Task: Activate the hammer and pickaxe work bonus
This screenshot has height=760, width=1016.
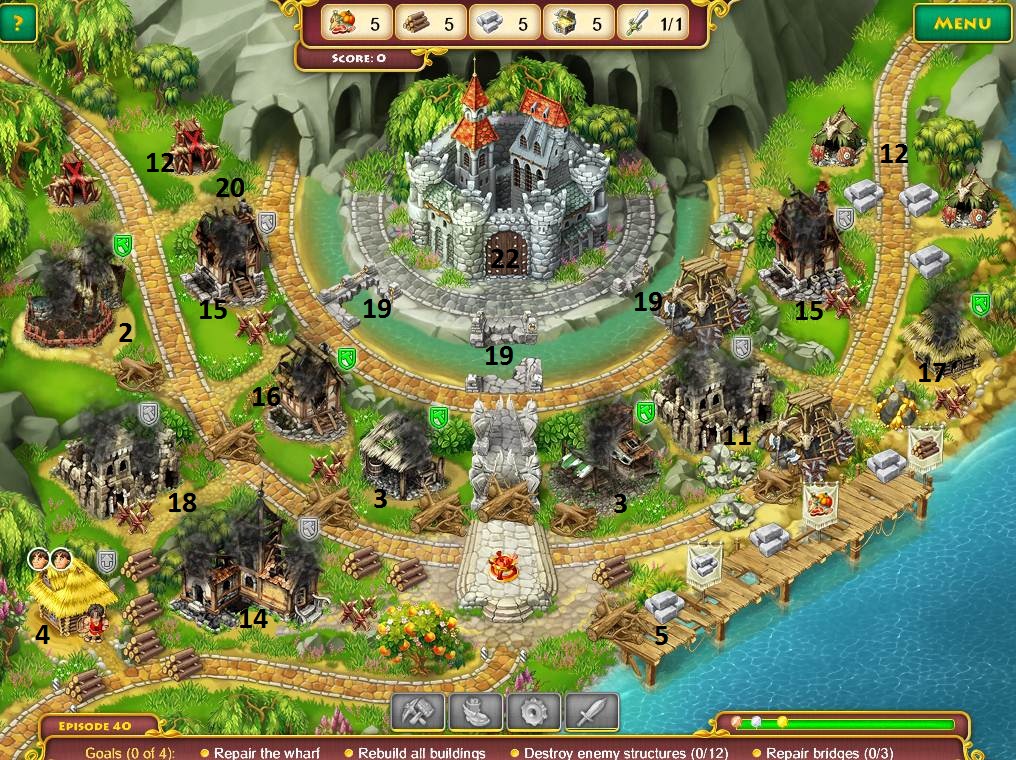Action: tap(417, 712)
